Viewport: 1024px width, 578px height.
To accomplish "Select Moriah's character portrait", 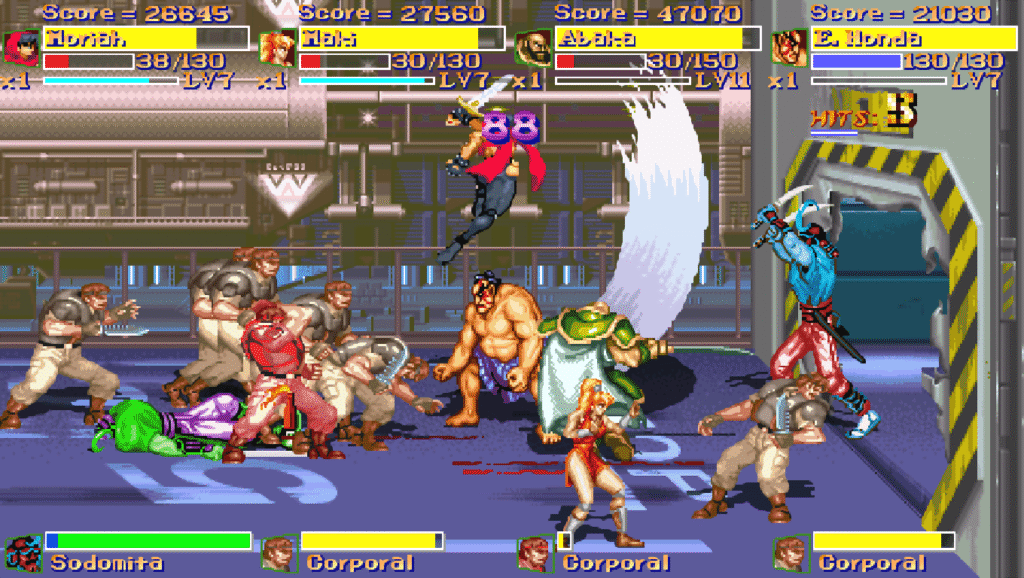I will click(x=21, y=47).
